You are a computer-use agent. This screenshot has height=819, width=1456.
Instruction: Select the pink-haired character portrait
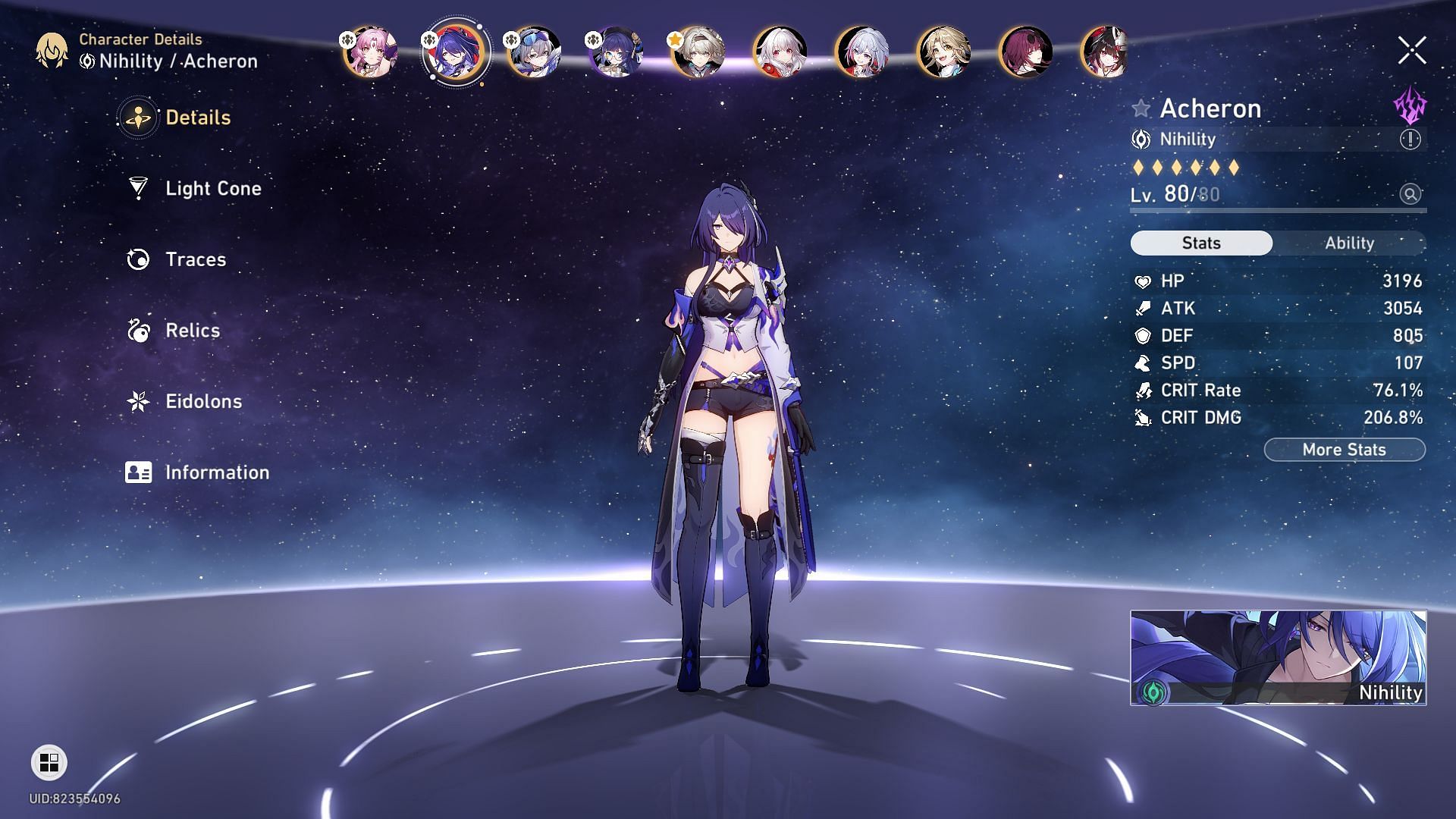click(371, 52)
